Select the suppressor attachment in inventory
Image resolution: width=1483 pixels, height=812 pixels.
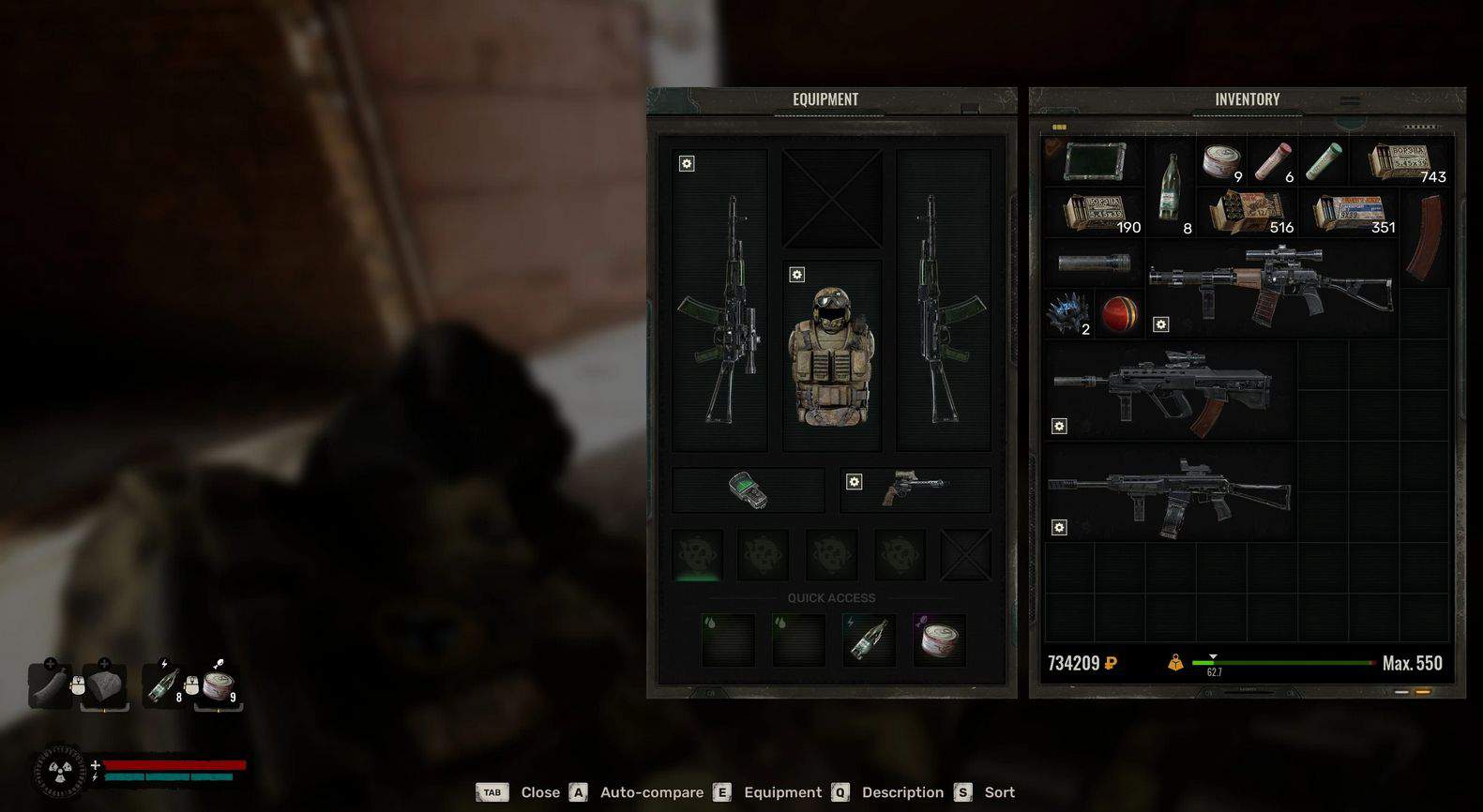(1094, 263)
